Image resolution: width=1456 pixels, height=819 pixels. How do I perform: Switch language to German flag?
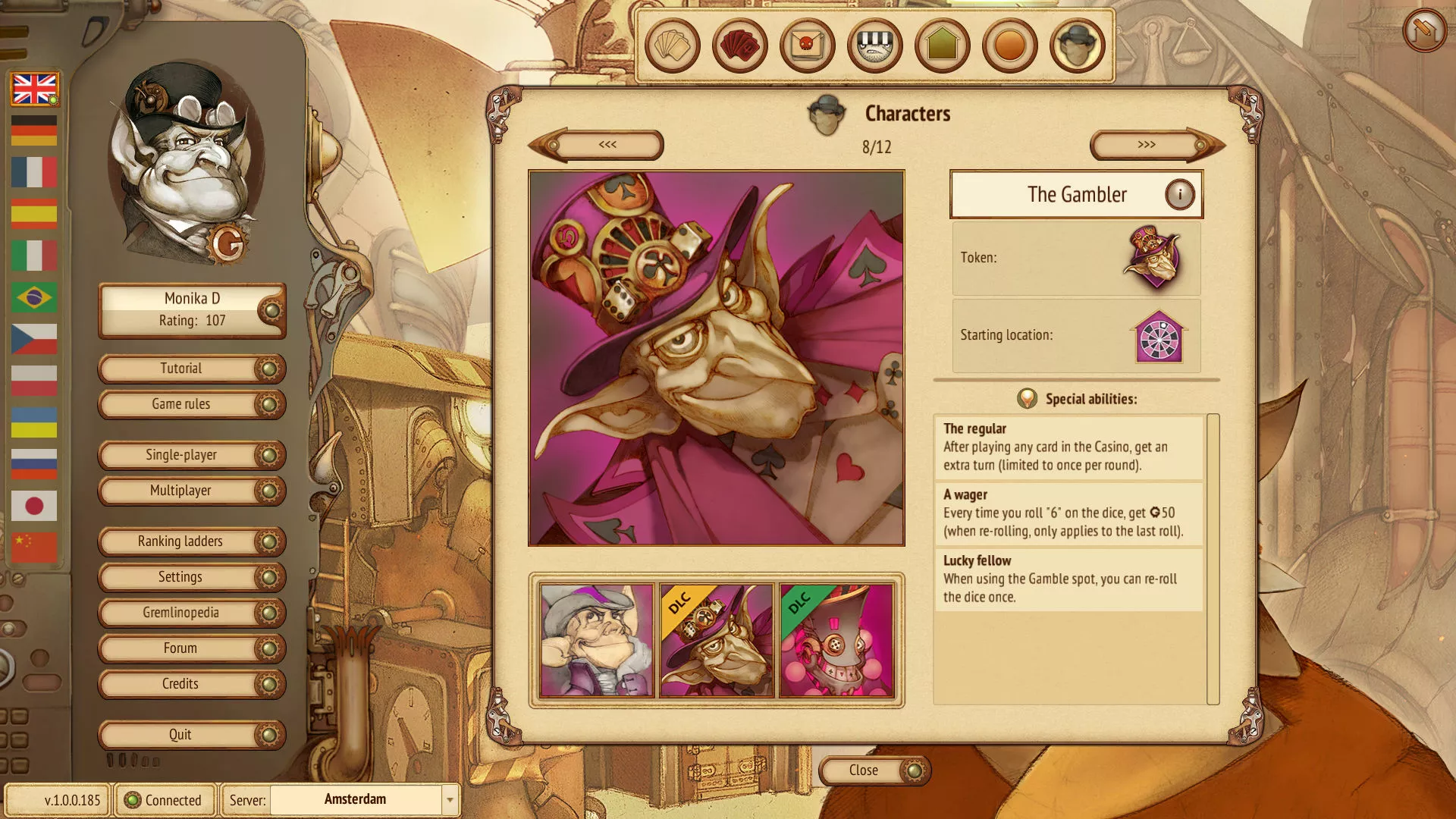[x=34, y=130]
